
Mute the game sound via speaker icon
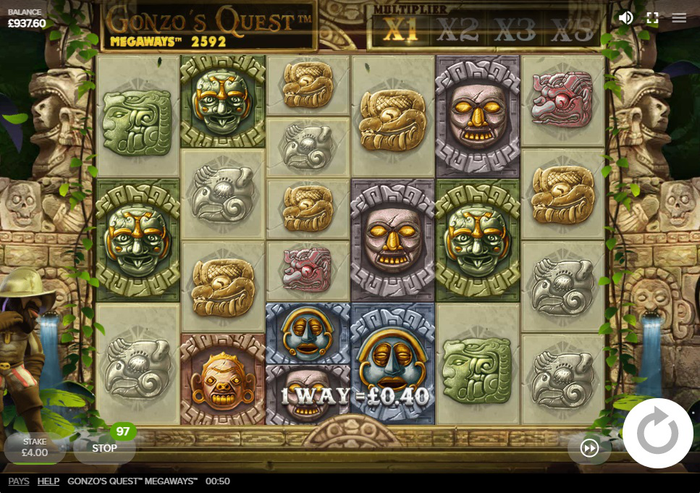click(626, 17)
